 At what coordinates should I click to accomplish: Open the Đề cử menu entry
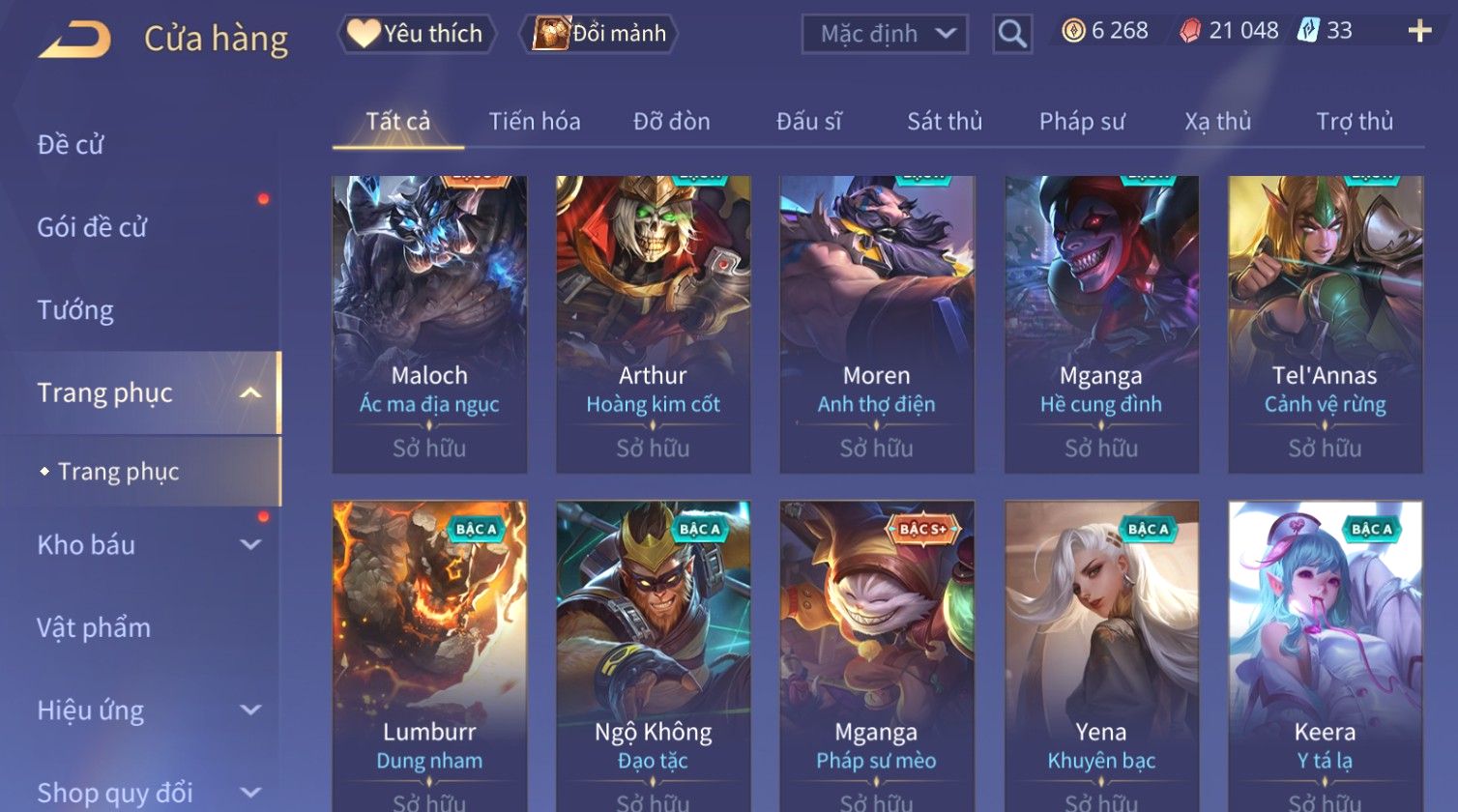pos(71,145)
